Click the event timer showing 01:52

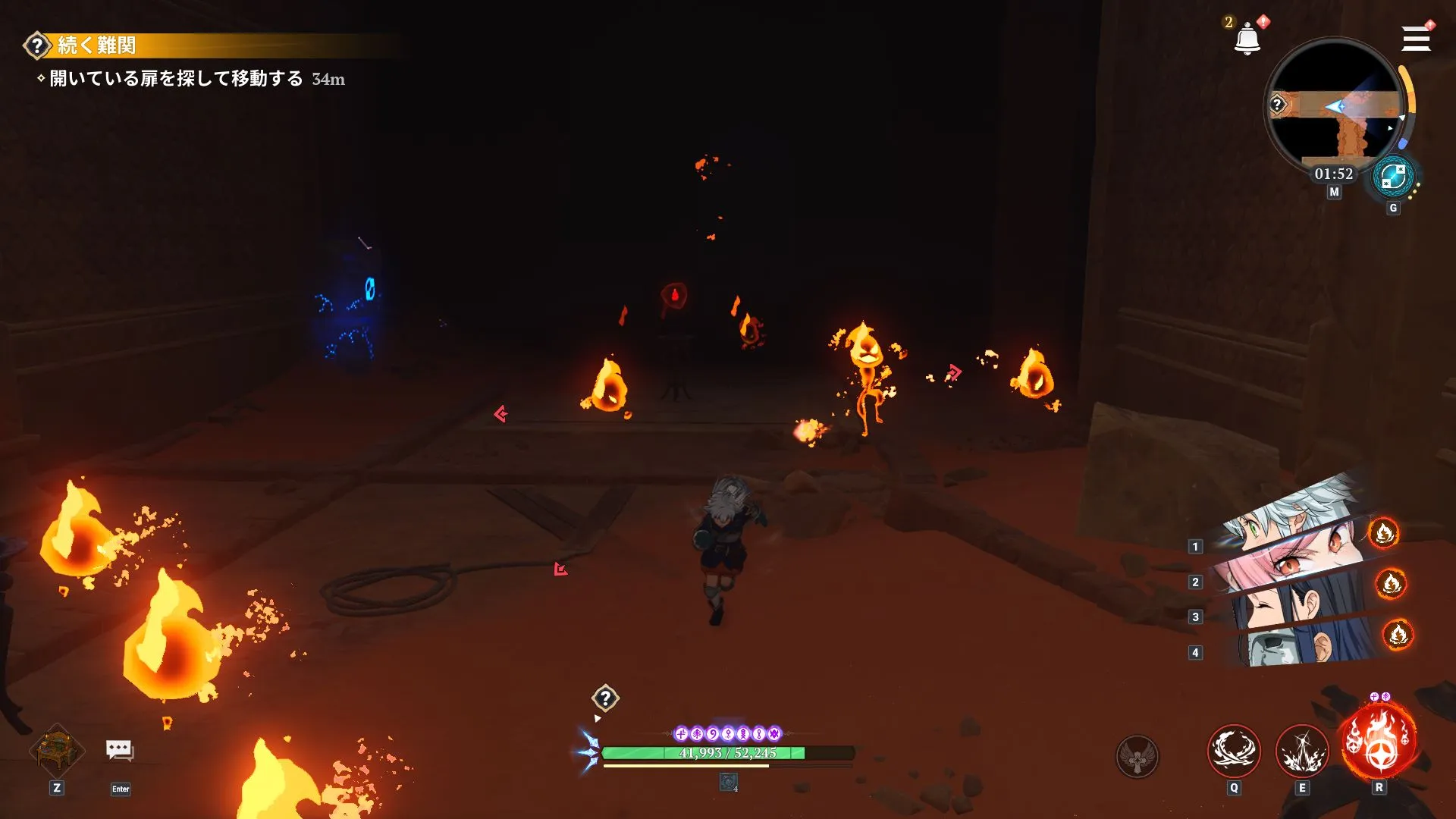tap(1332, 174)
